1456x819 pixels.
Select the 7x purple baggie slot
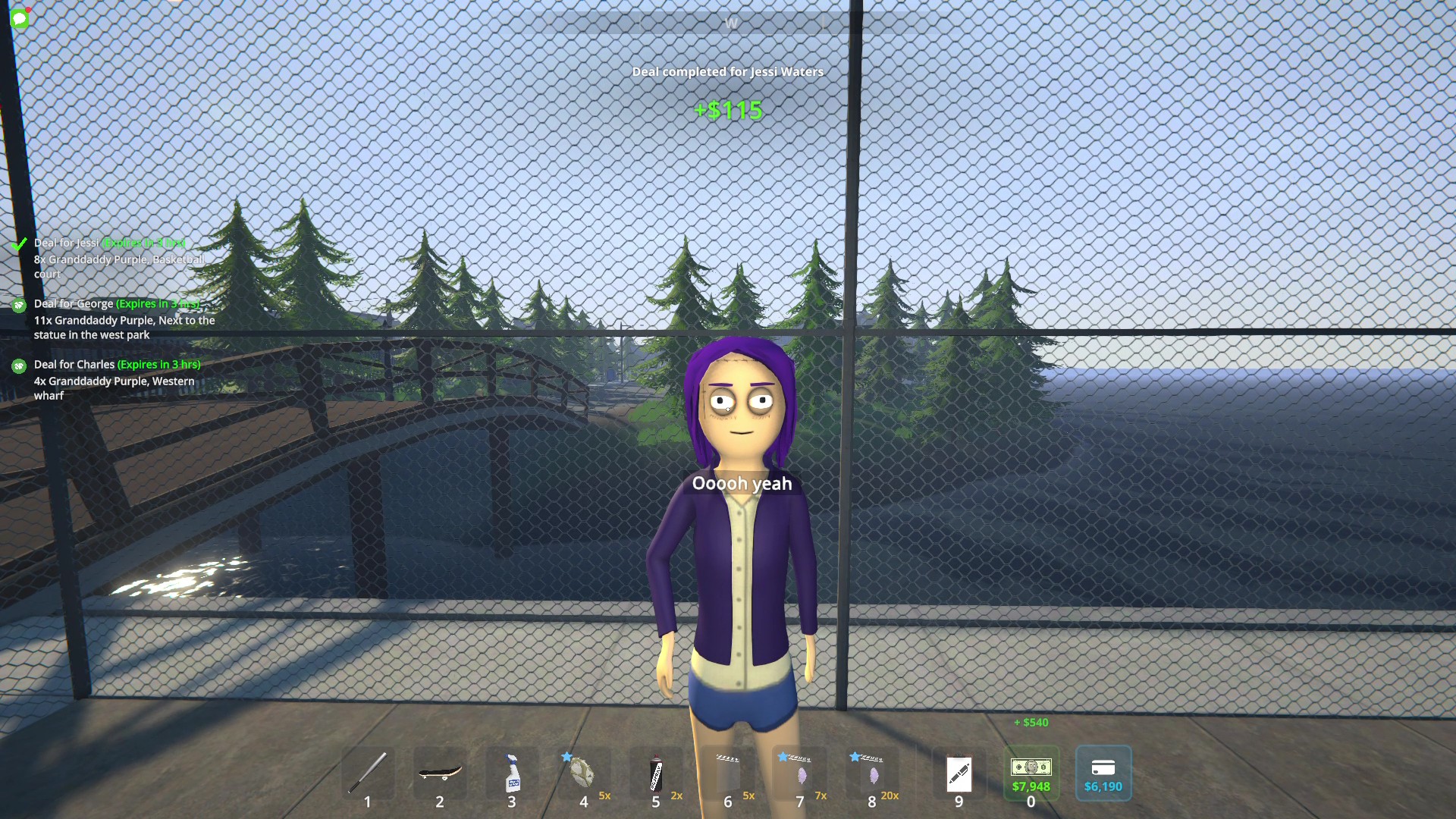(801, 773)
